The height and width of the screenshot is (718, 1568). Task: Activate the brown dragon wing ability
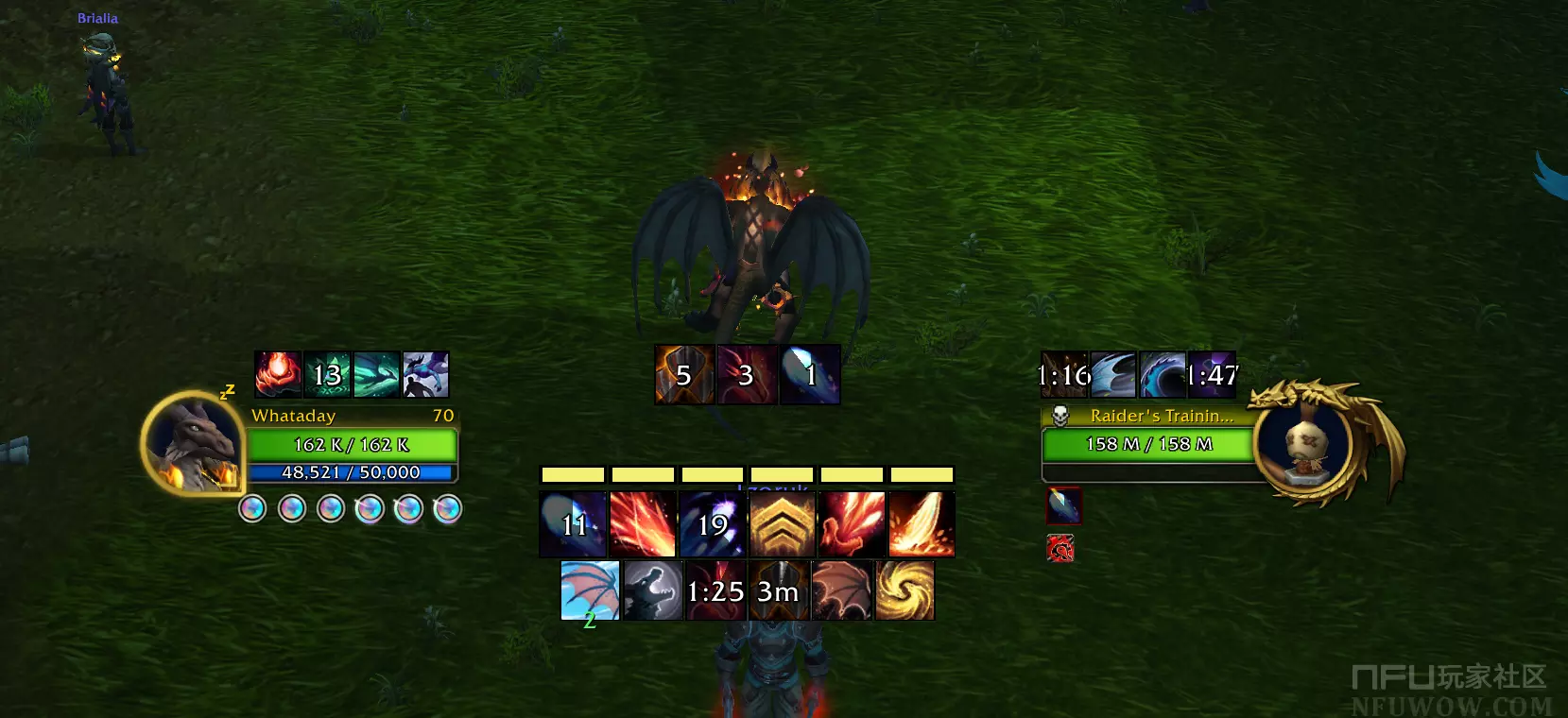(x=841, y=590)
